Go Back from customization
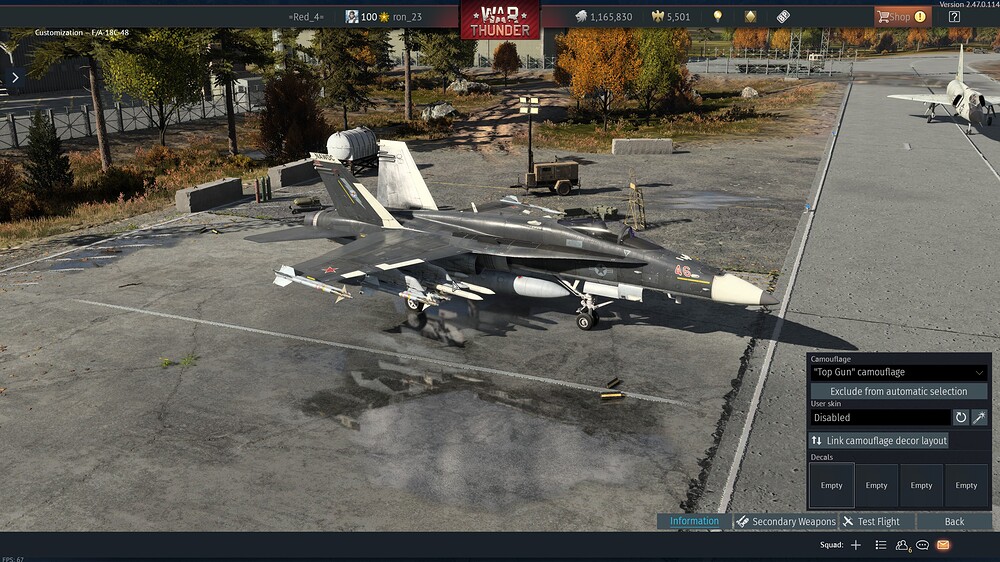Screen dimensions: 1000x562 [x=954, y=521]
